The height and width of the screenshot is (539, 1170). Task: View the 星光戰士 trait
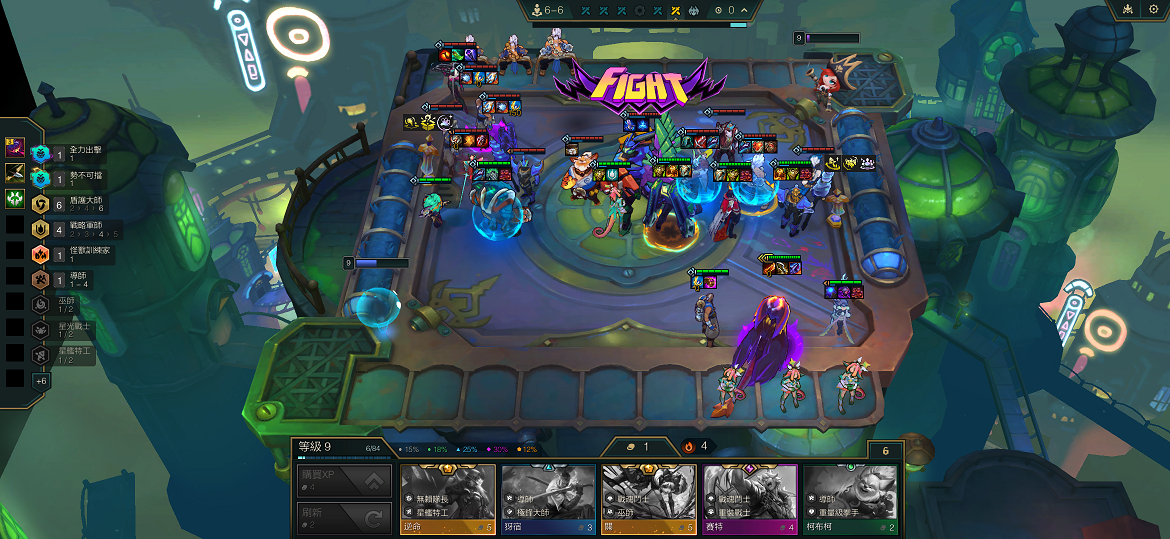65,330
